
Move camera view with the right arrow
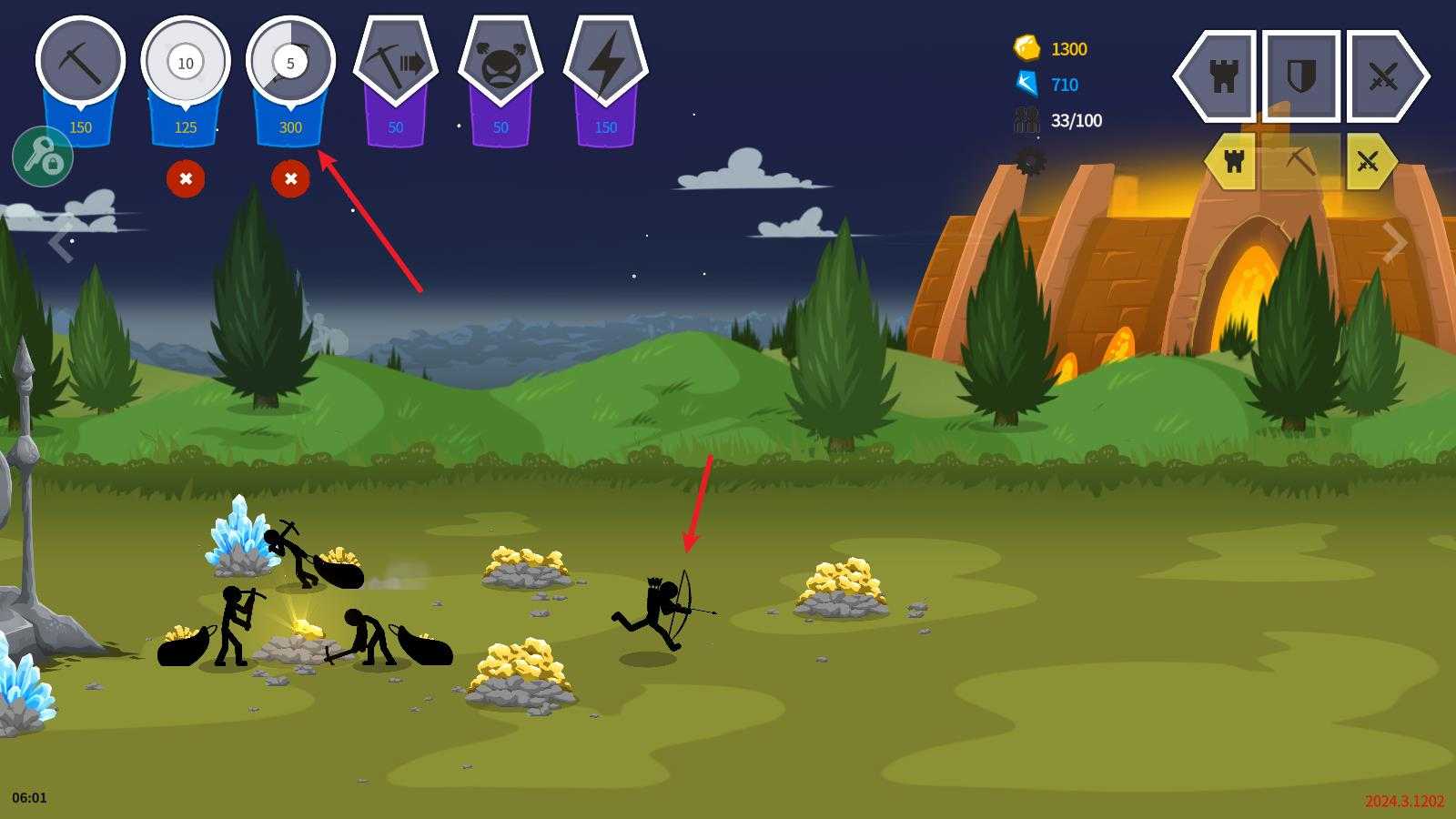[x=1394, y=242]
